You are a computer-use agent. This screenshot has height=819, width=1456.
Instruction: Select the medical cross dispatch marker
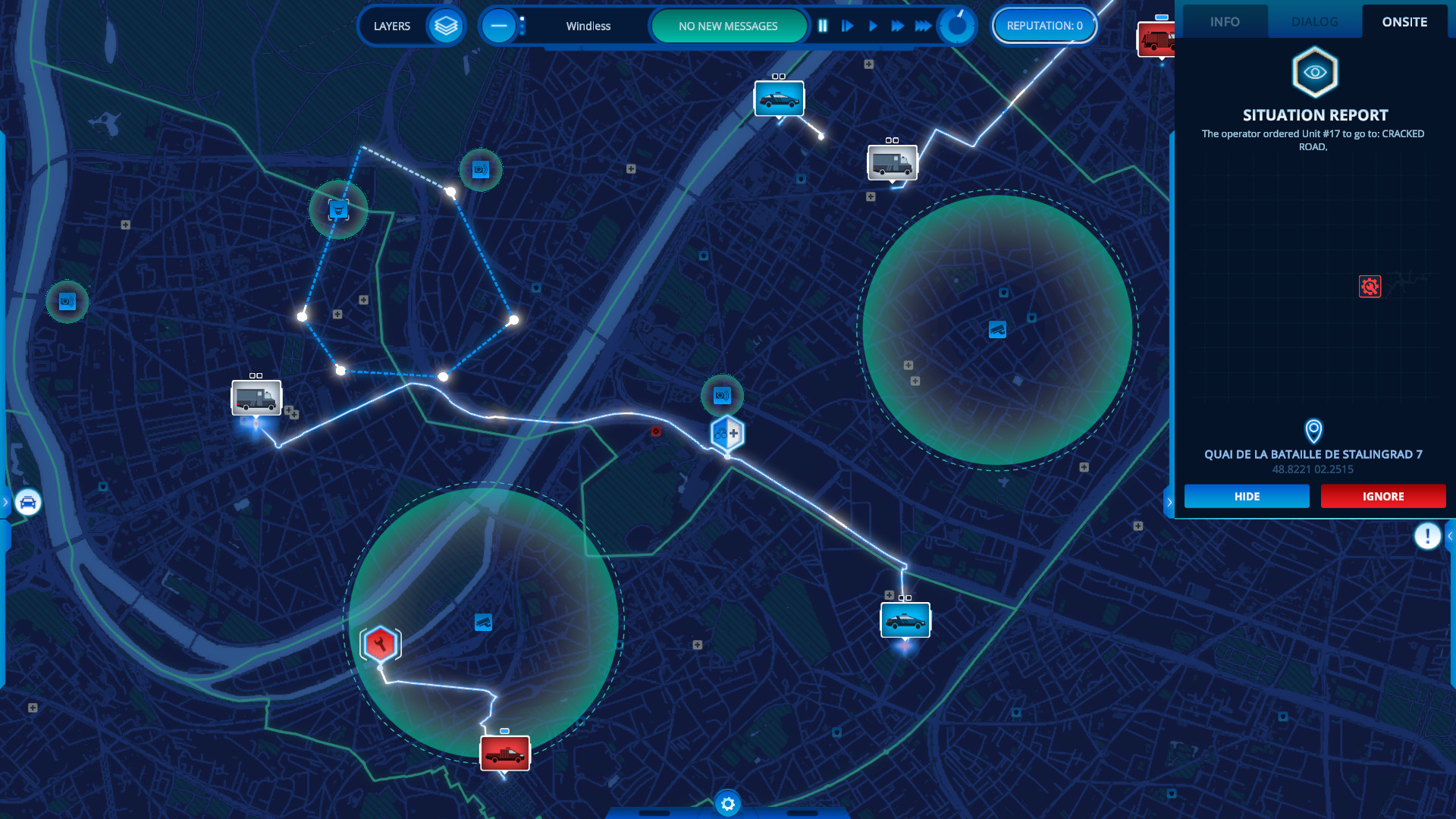(726, 434)
